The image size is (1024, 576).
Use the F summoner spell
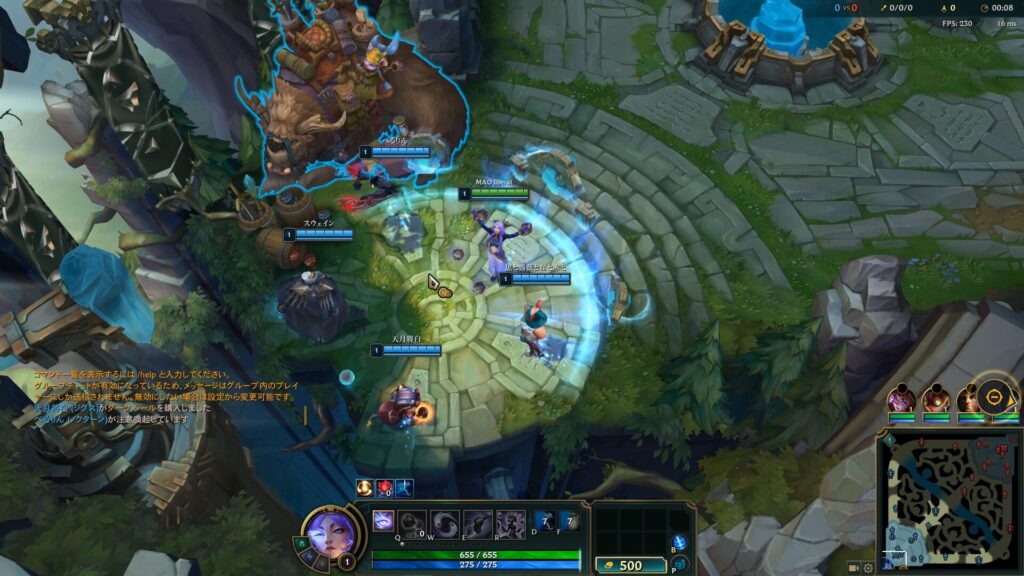coord(568,521)
